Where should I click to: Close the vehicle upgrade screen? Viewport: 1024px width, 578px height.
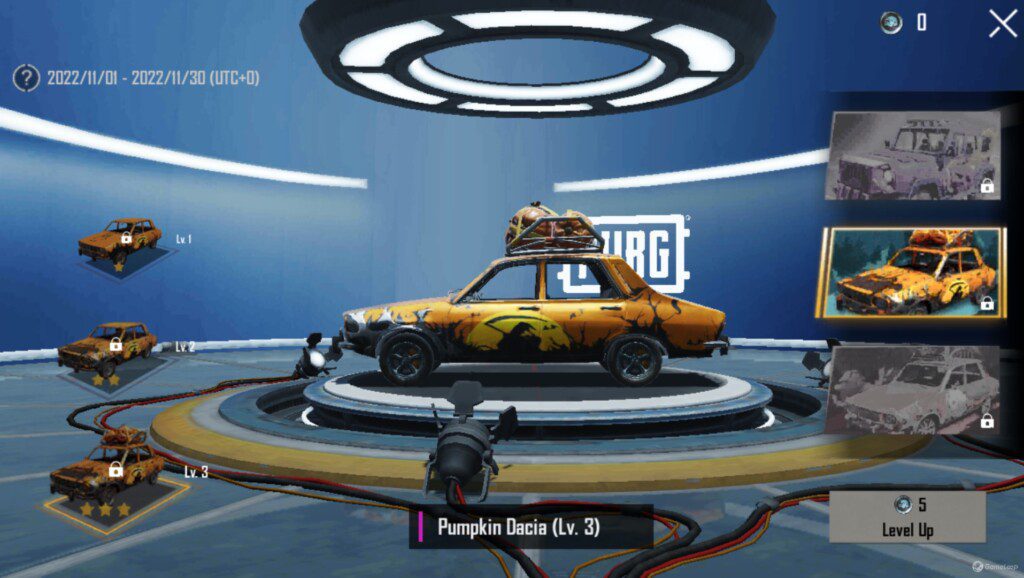[1002, 23]
